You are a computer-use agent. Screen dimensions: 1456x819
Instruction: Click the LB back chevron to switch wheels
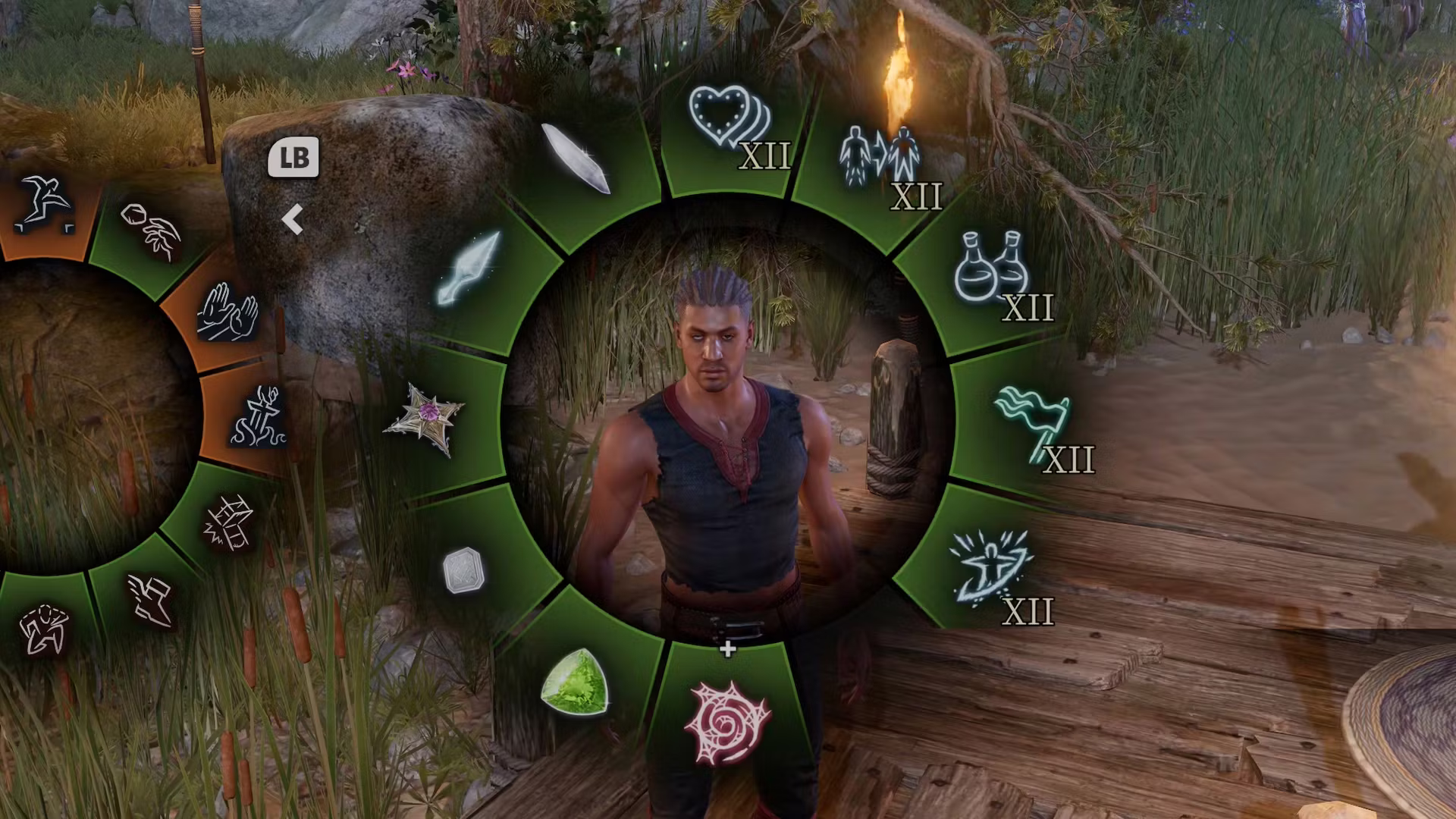click(x=293, y=220)
